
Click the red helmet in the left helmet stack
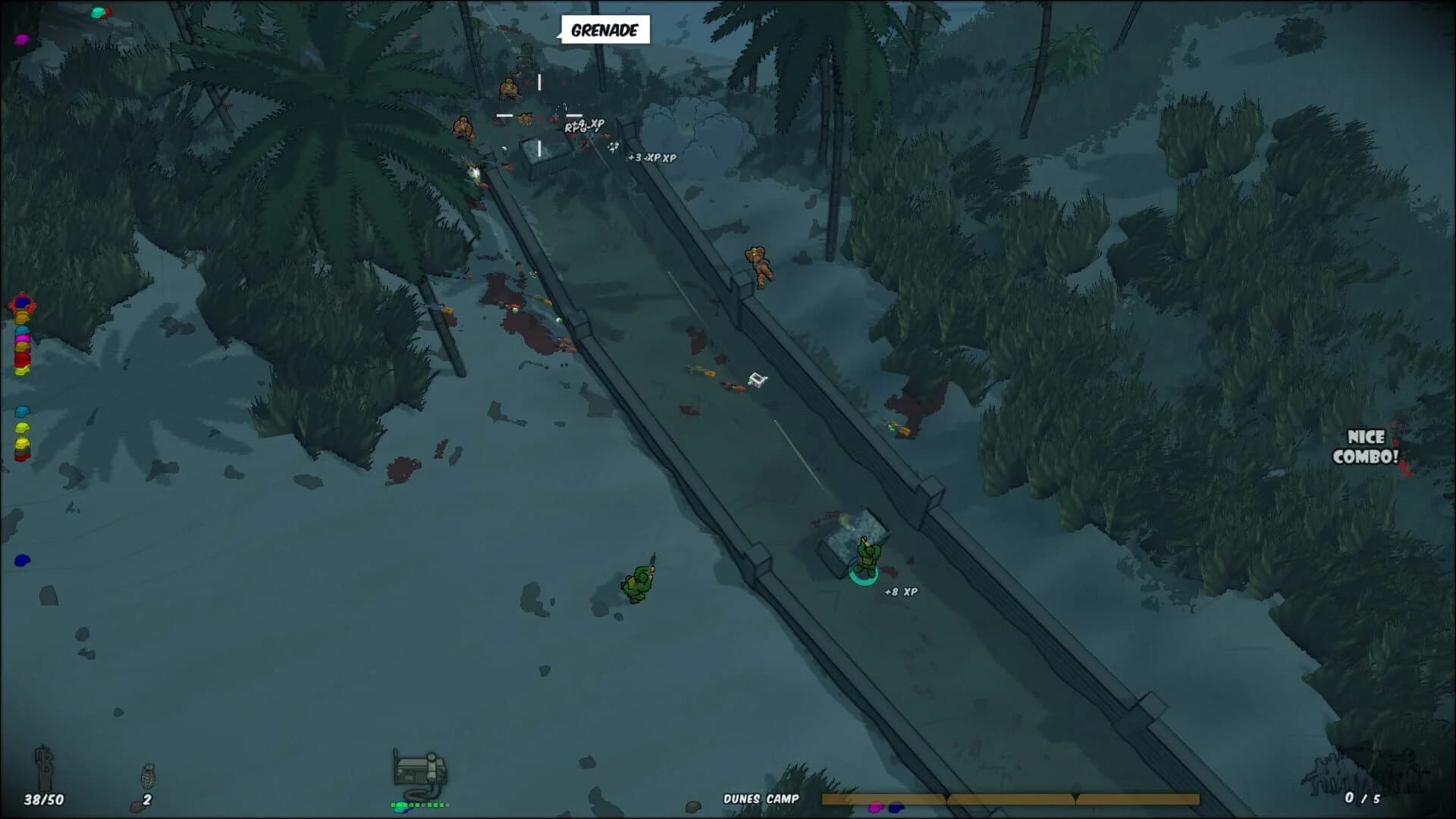coord(21,359)
